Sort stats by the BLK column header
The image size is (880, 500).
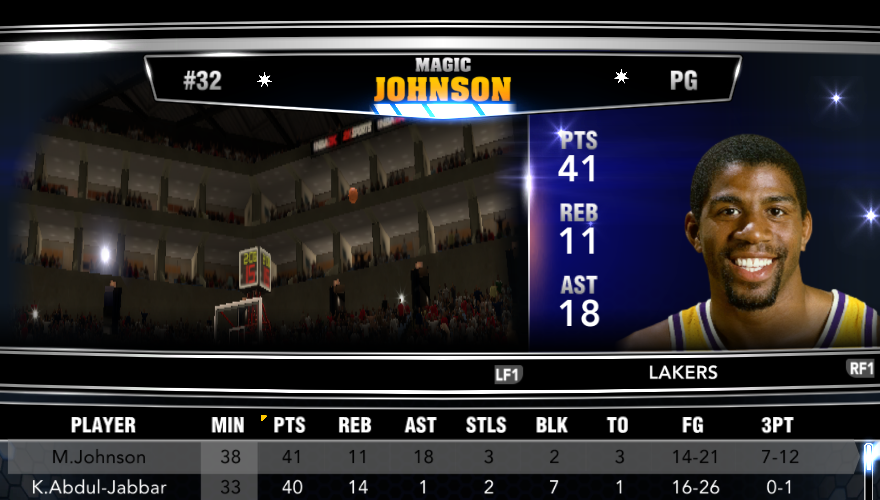[552, 425]
